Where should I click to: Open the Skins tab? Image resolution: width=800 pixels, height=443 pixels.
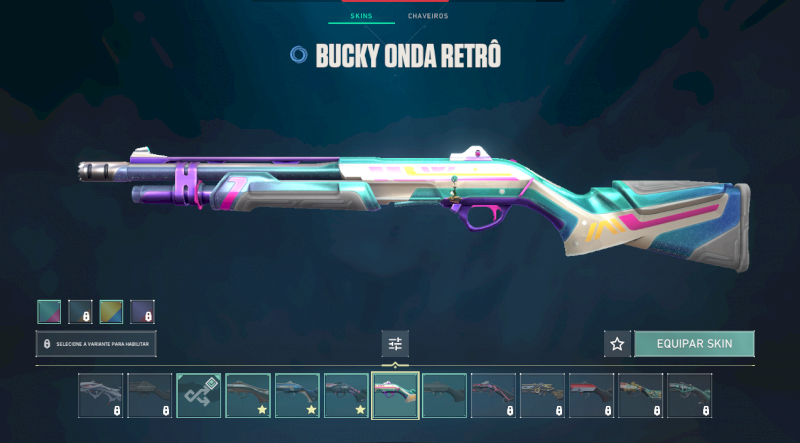pyautogui.click(x=362, y=17)
